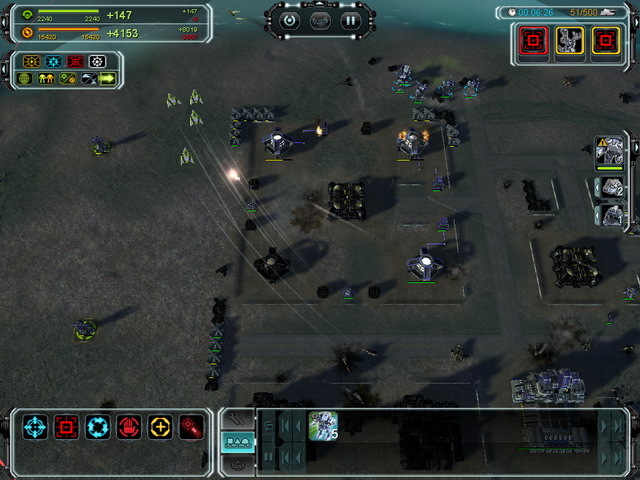
Task: Switch to the highlighted factory build tab
Action: (x=237, y=441)
